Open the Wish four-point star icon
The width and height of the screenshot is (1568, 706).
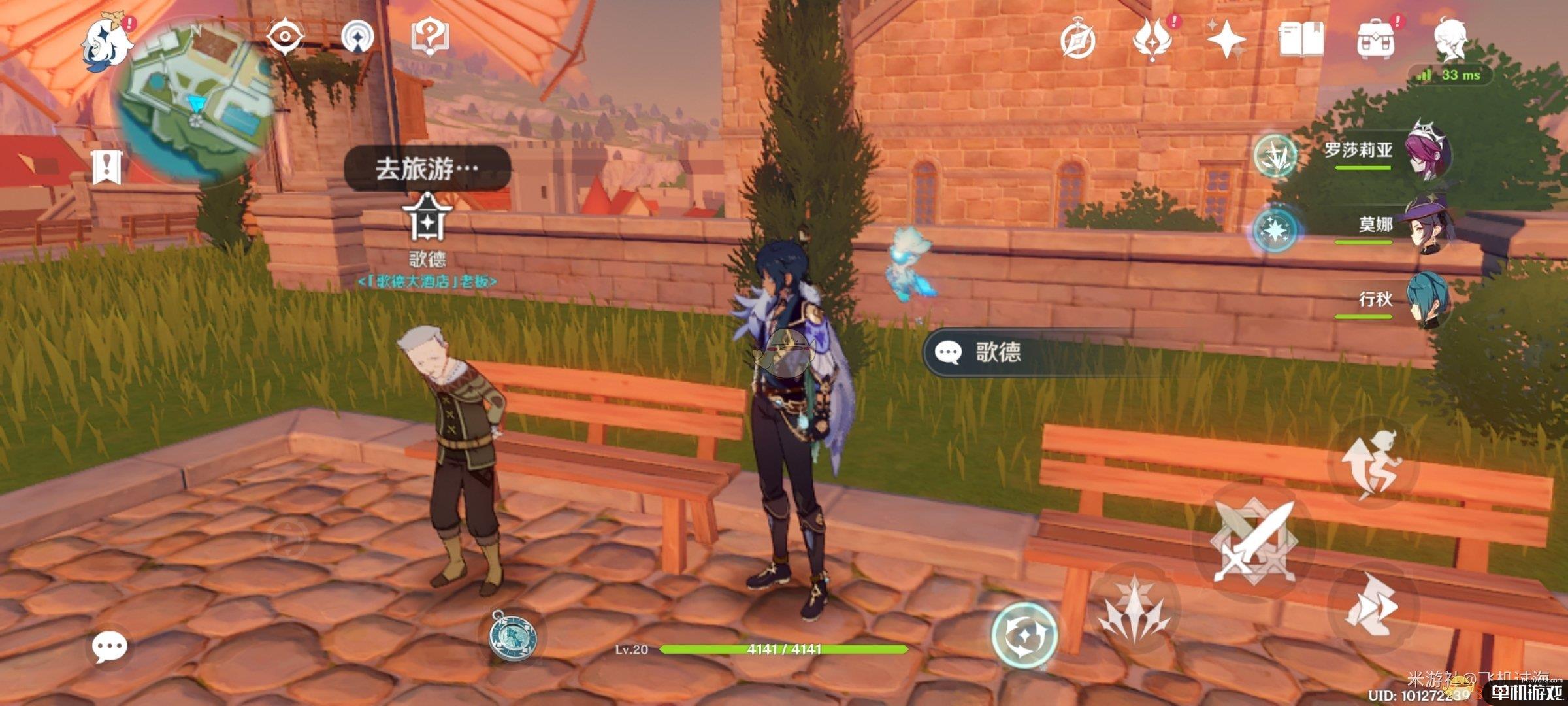1226,41
